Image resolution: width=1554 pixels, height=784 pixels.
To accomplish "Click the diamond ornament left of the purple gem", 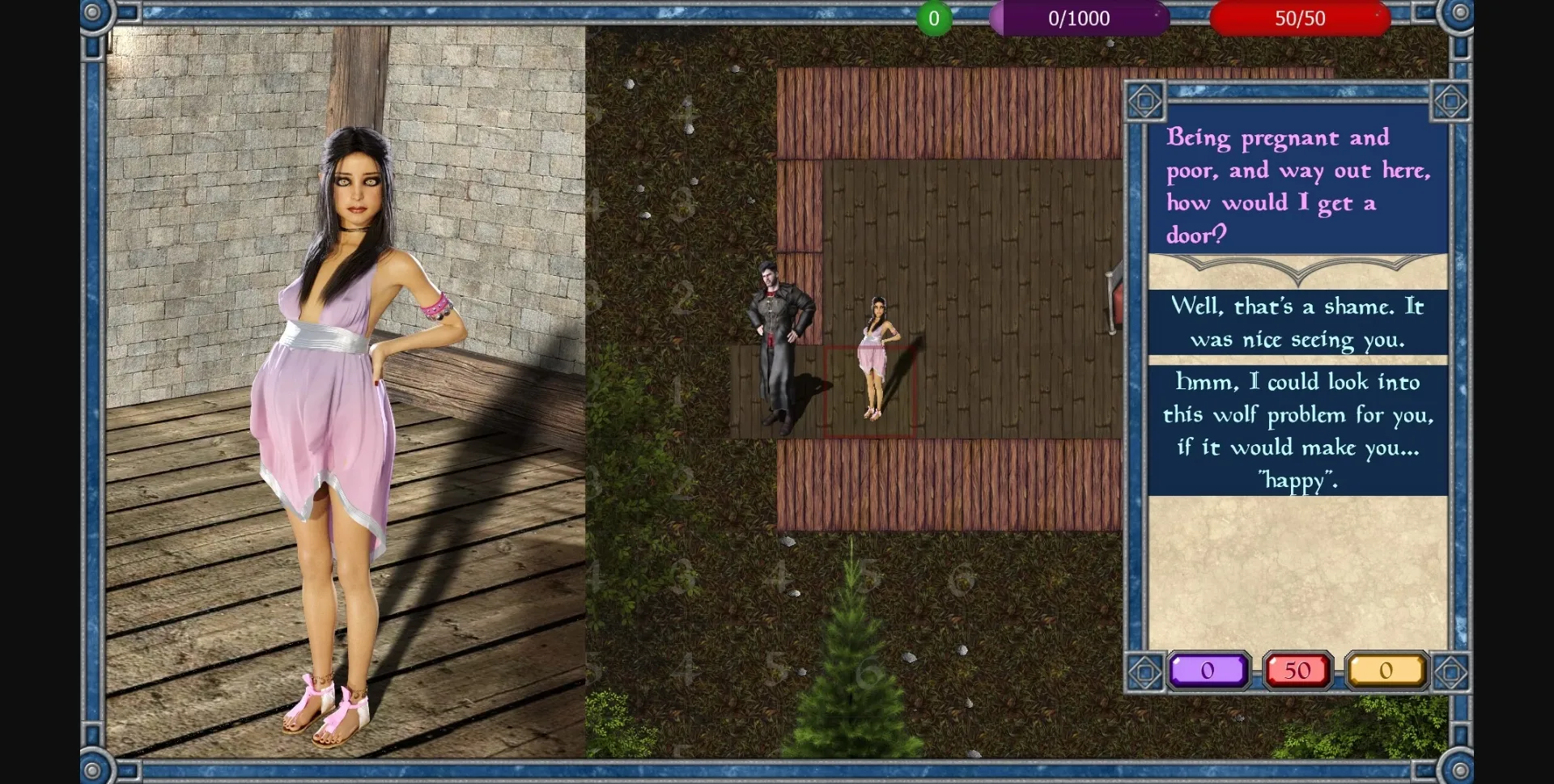I will [1145, 672].
